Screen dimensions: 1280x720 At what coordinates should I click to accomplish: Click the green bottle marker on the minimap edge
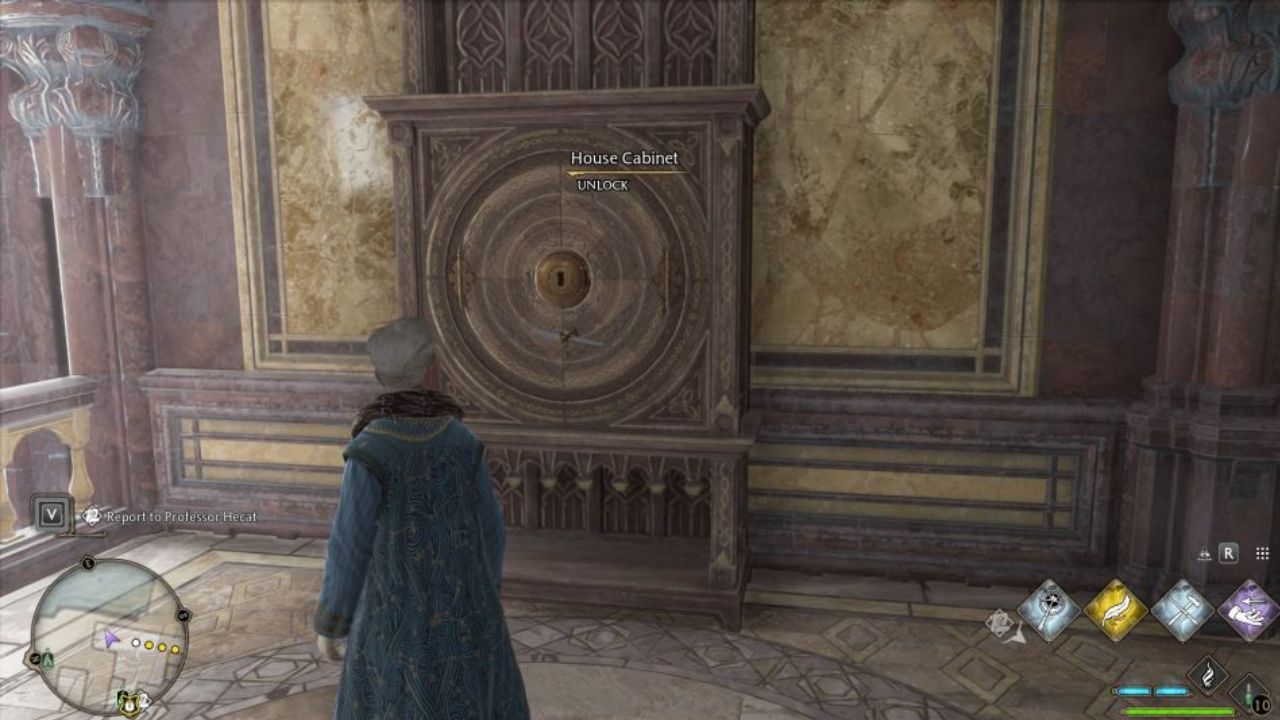[x=47, y=660]
